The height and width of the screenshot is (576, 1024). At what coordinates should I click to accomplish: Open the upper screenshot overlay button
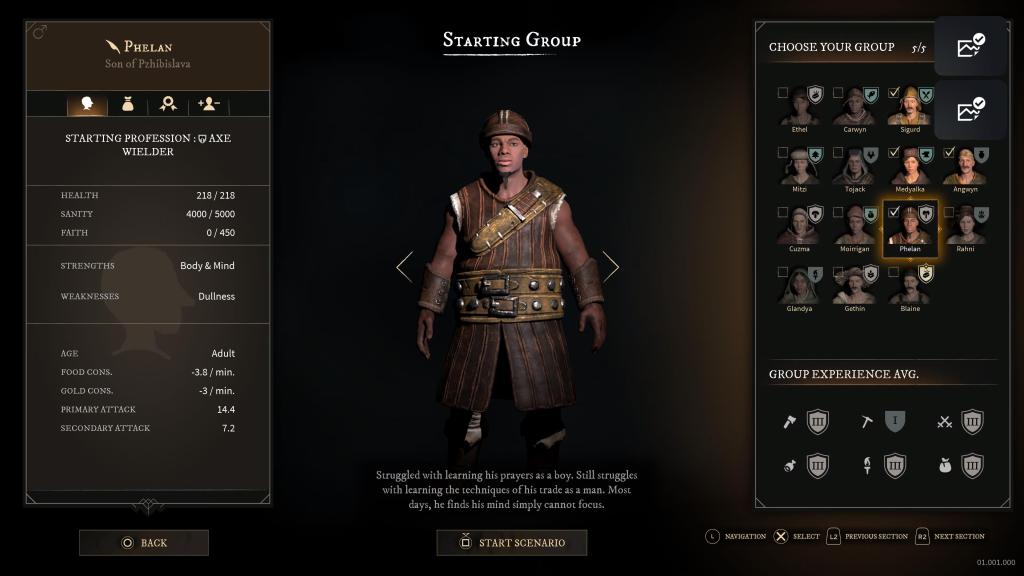970,46
